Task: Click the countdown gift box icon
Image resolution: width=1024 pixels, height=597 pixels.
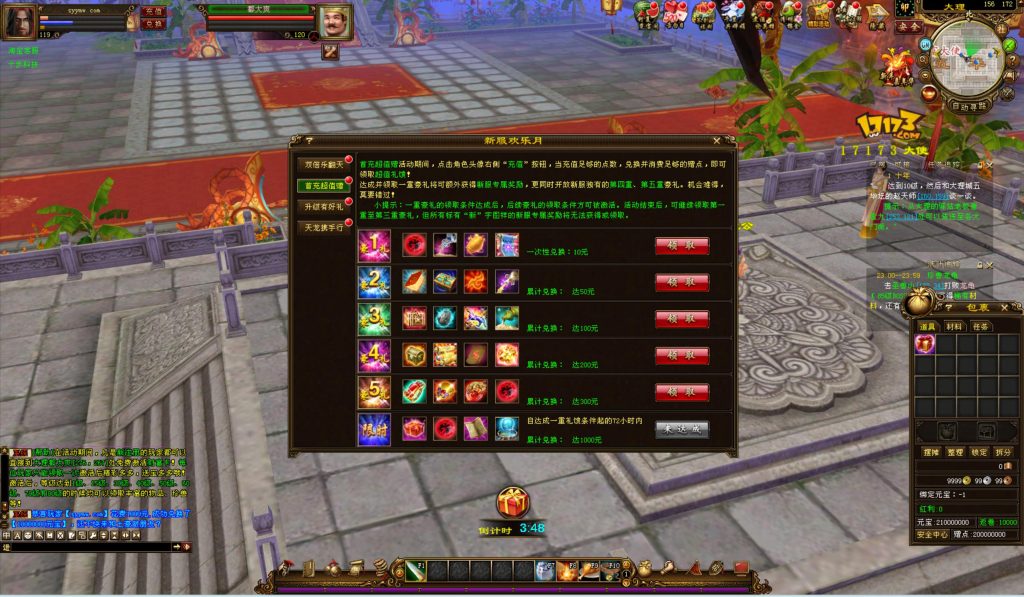Action: click(x=513, y=503)
